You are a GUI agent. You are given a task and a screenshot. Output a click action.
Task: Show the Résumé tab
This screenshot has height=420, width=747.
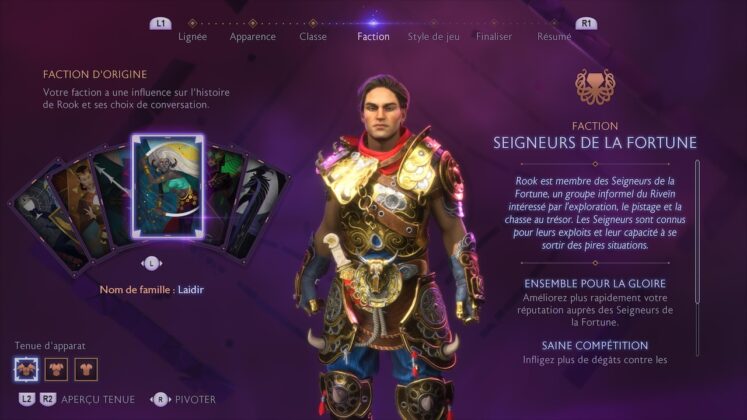coord(554,37)
